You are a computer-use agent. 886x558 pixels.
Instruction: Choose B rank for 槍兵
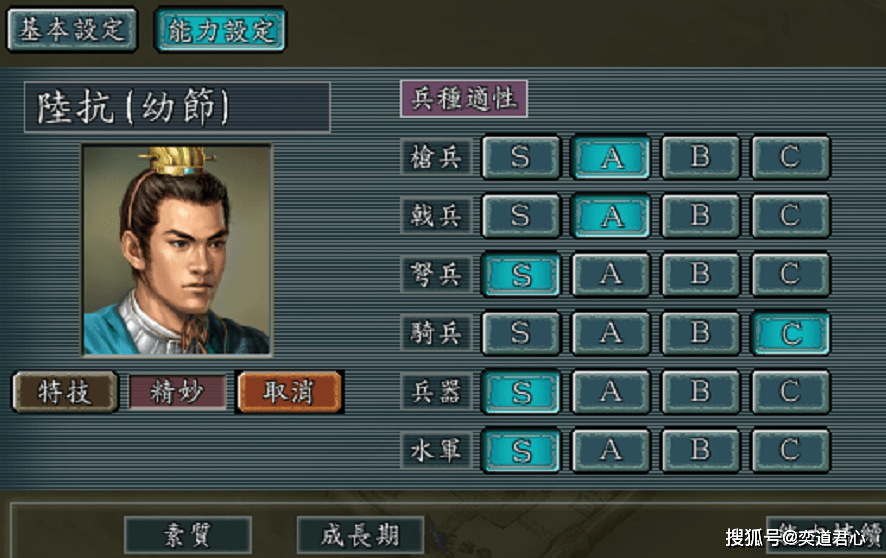pyautogui.click(x=700, y=157)
